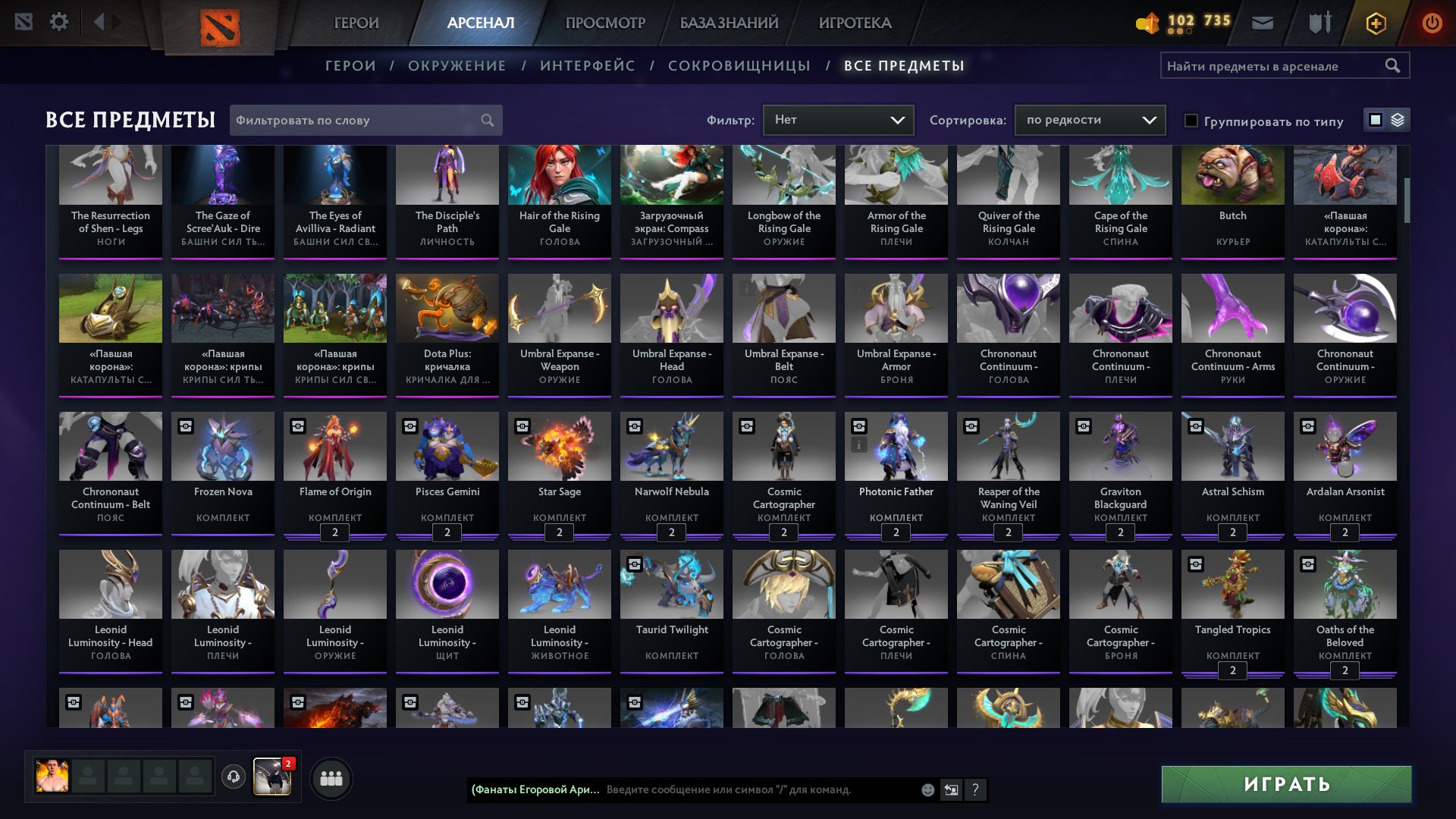This screenshot has width=1456, height=819.
Task: Click the voice chat headphones icon
Action: [234, 778]
